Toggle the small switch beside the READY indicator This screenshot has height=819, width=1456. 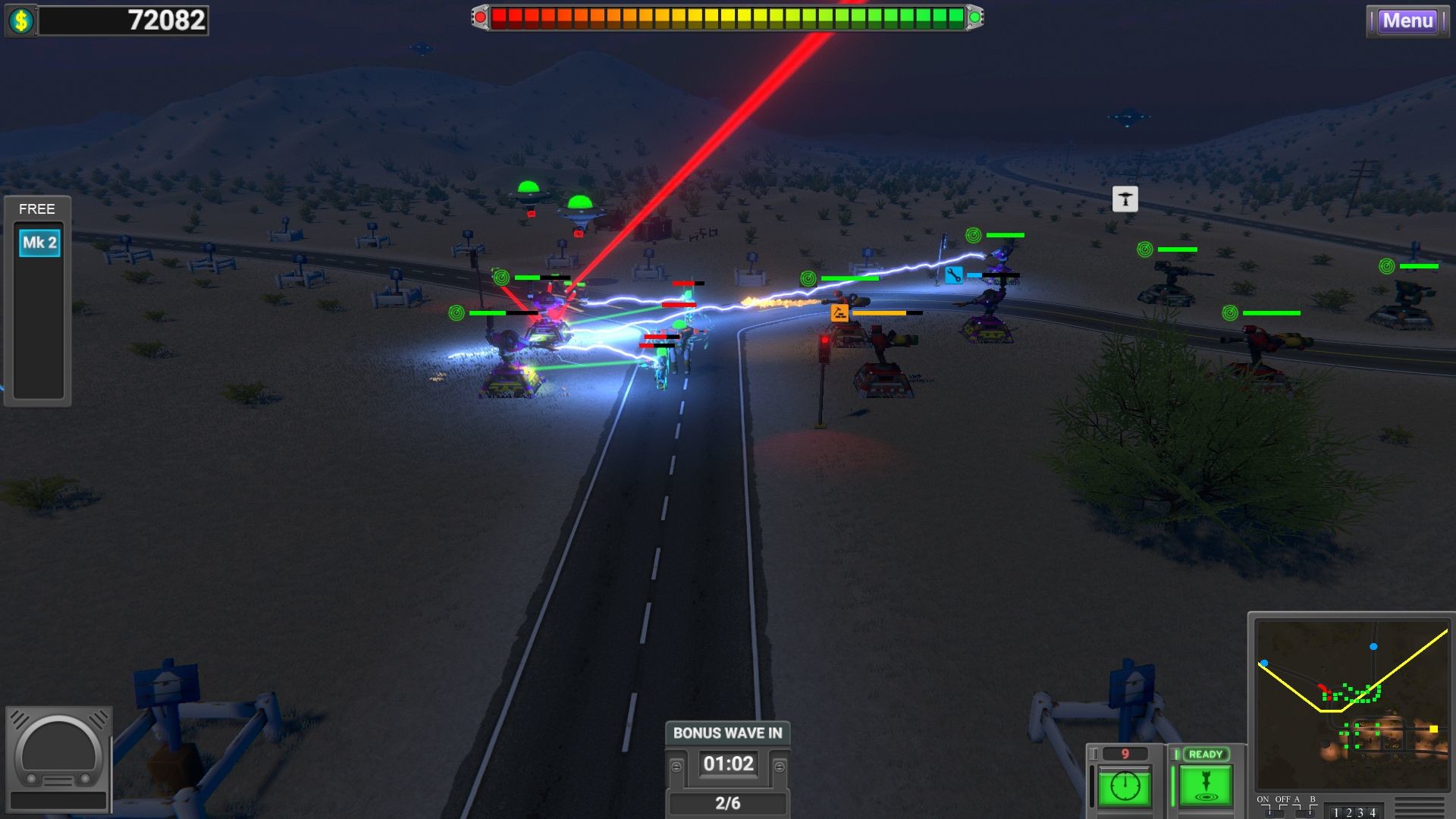1176,753
